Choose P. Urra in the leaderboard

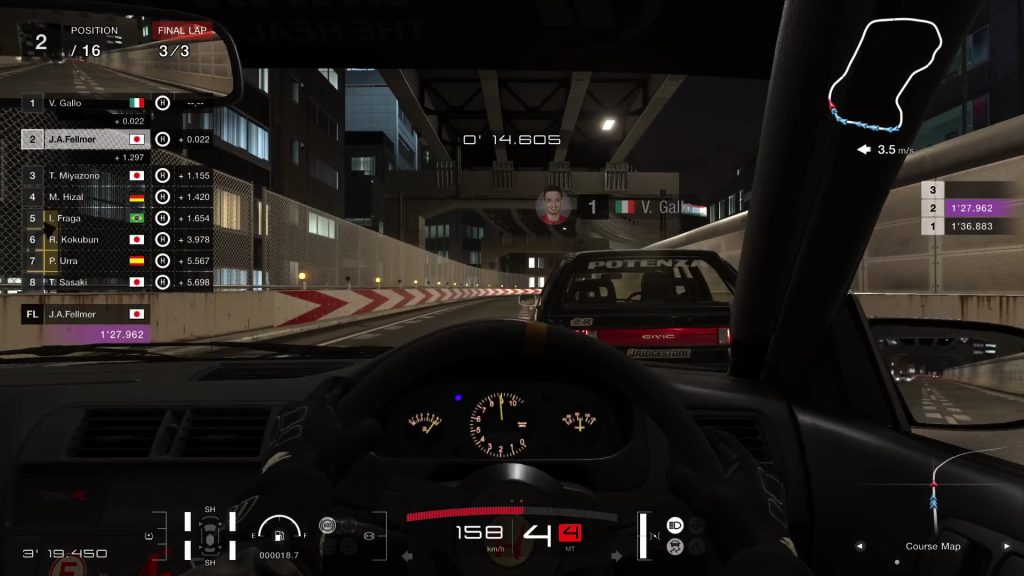point(85,261)
